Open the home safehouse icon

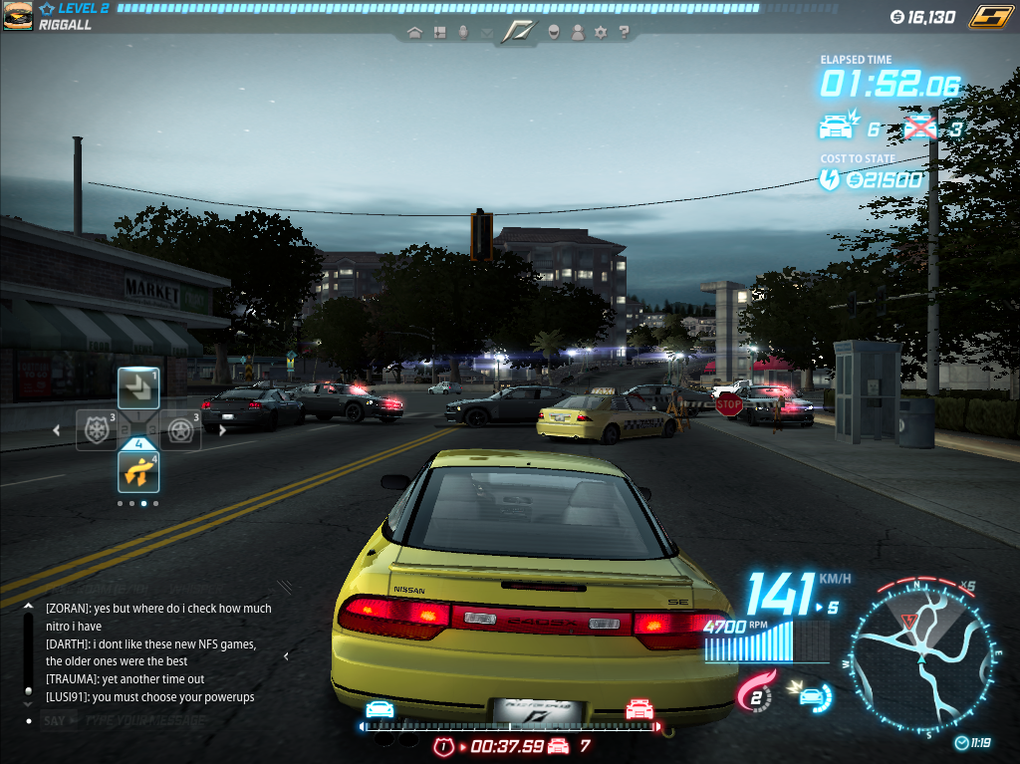click(x=416, y=32)
